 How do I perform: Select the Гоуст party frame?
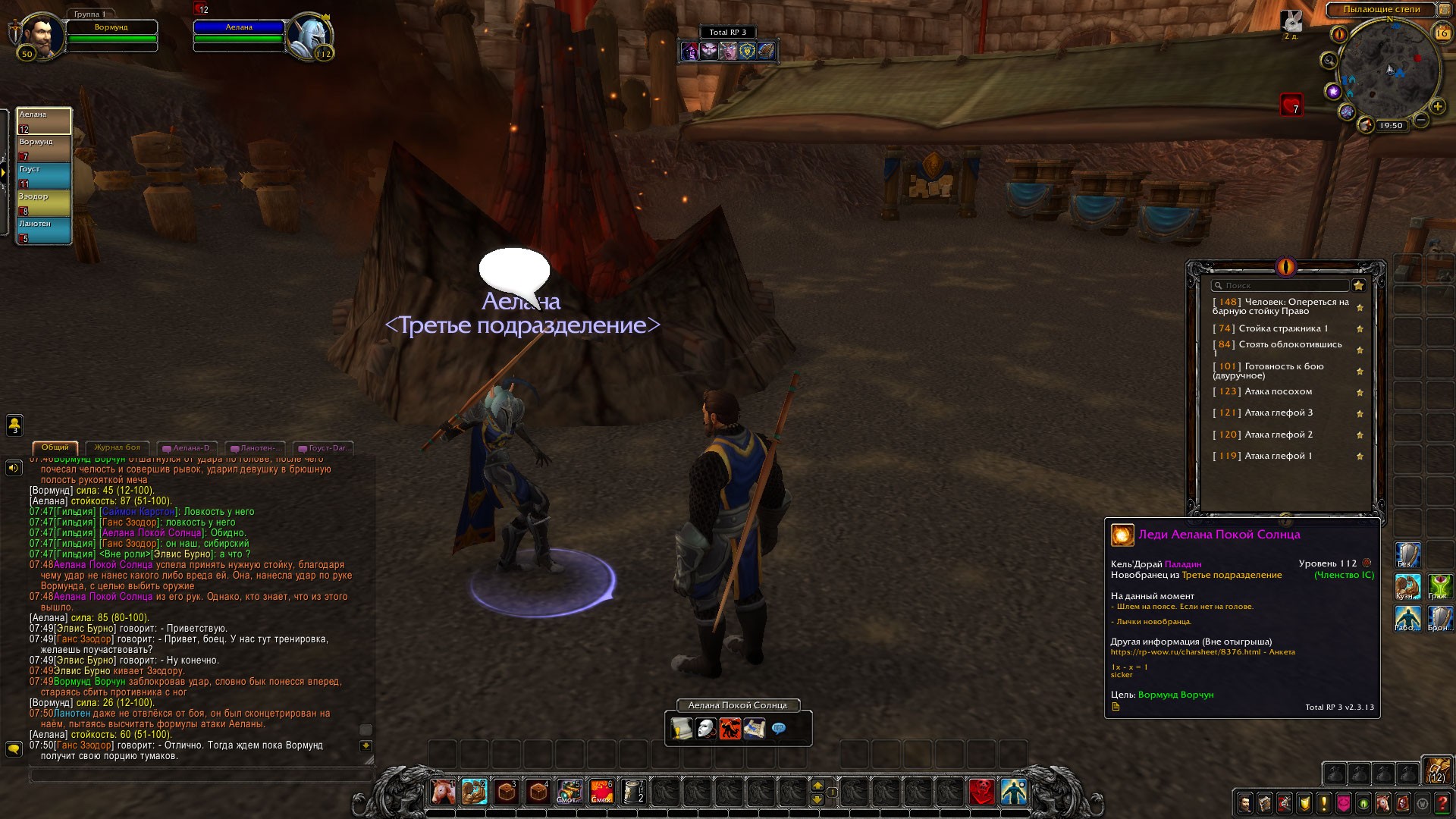(x=44, y=176)
